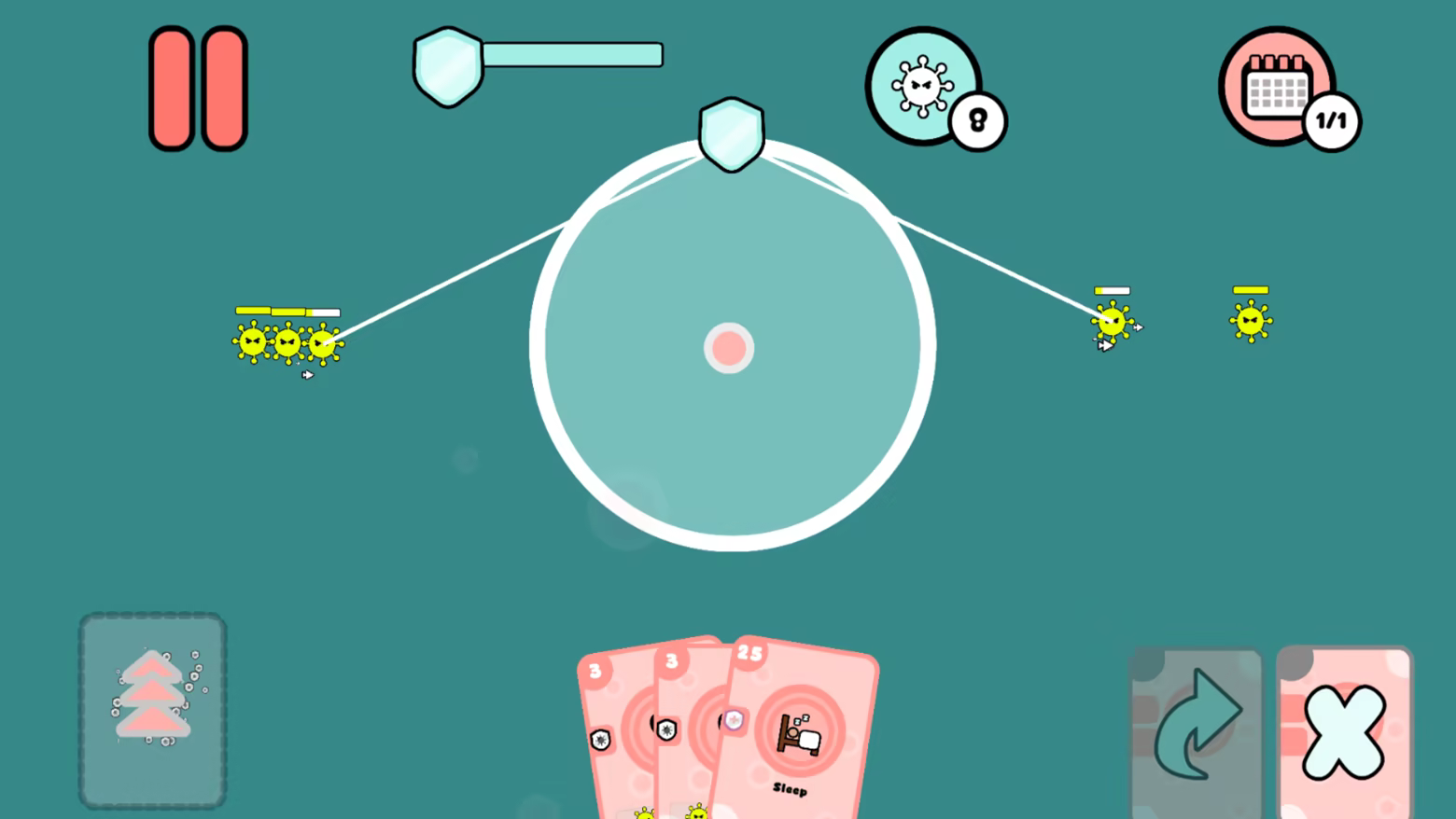
Task: Click the group of three attacking viruses
Action: [x=285, y=343]
